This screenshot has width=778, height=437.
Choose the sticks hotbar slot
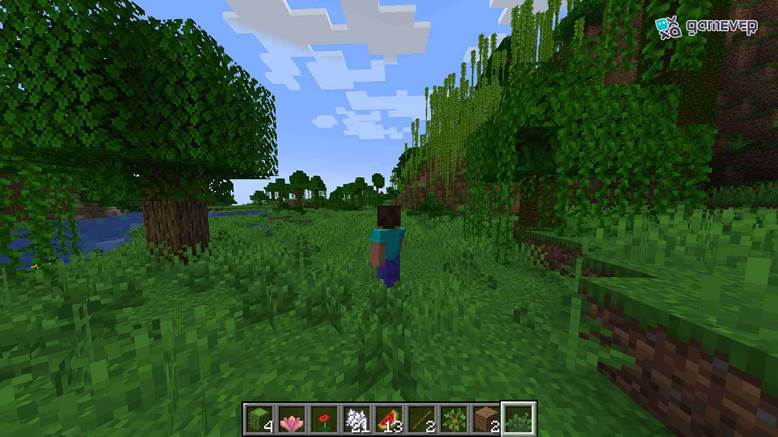(422, 419)
